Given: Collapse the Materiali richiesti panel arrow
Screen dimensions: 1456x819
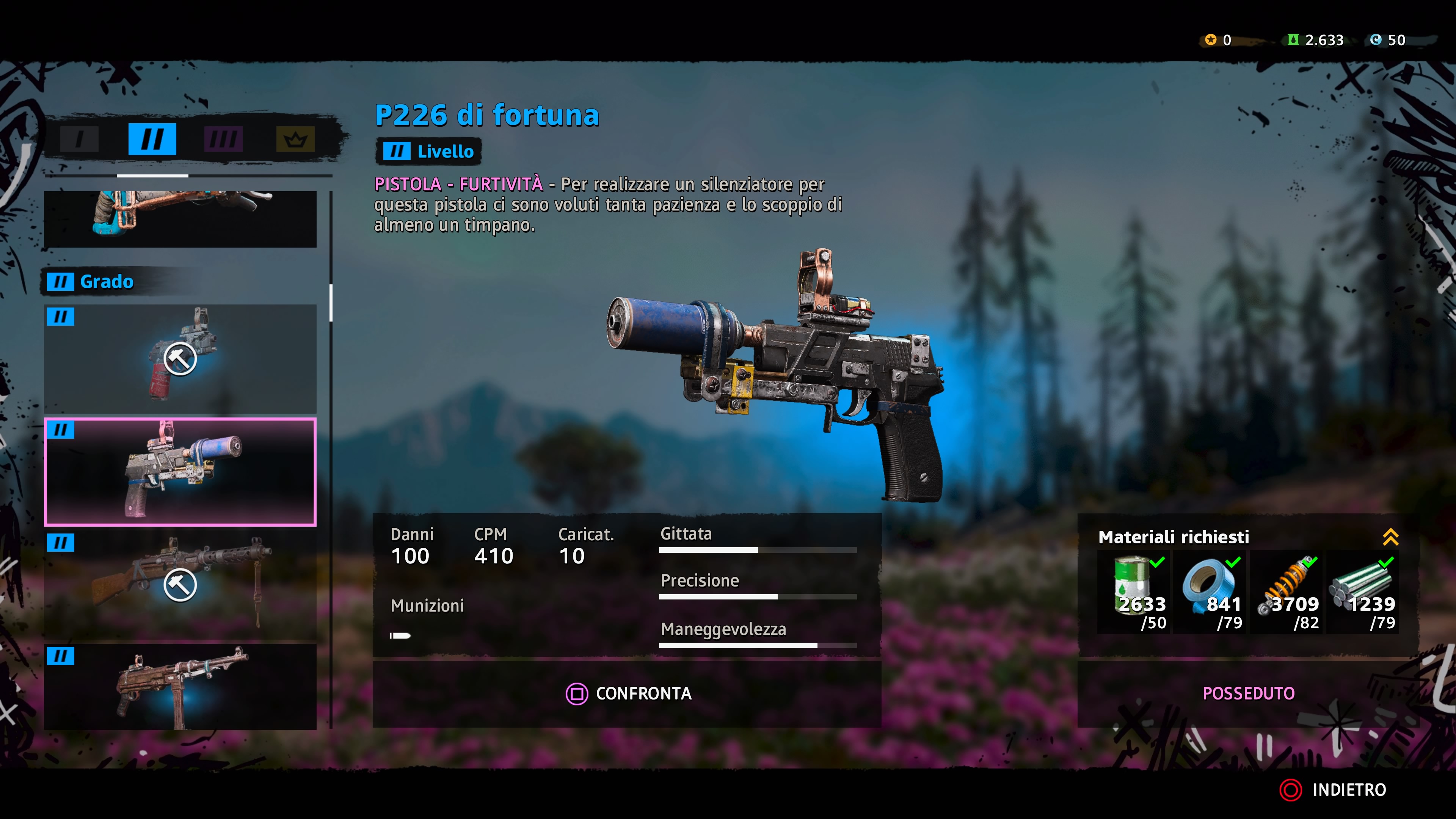Looking at the screenshot, I should point(1390,537).
